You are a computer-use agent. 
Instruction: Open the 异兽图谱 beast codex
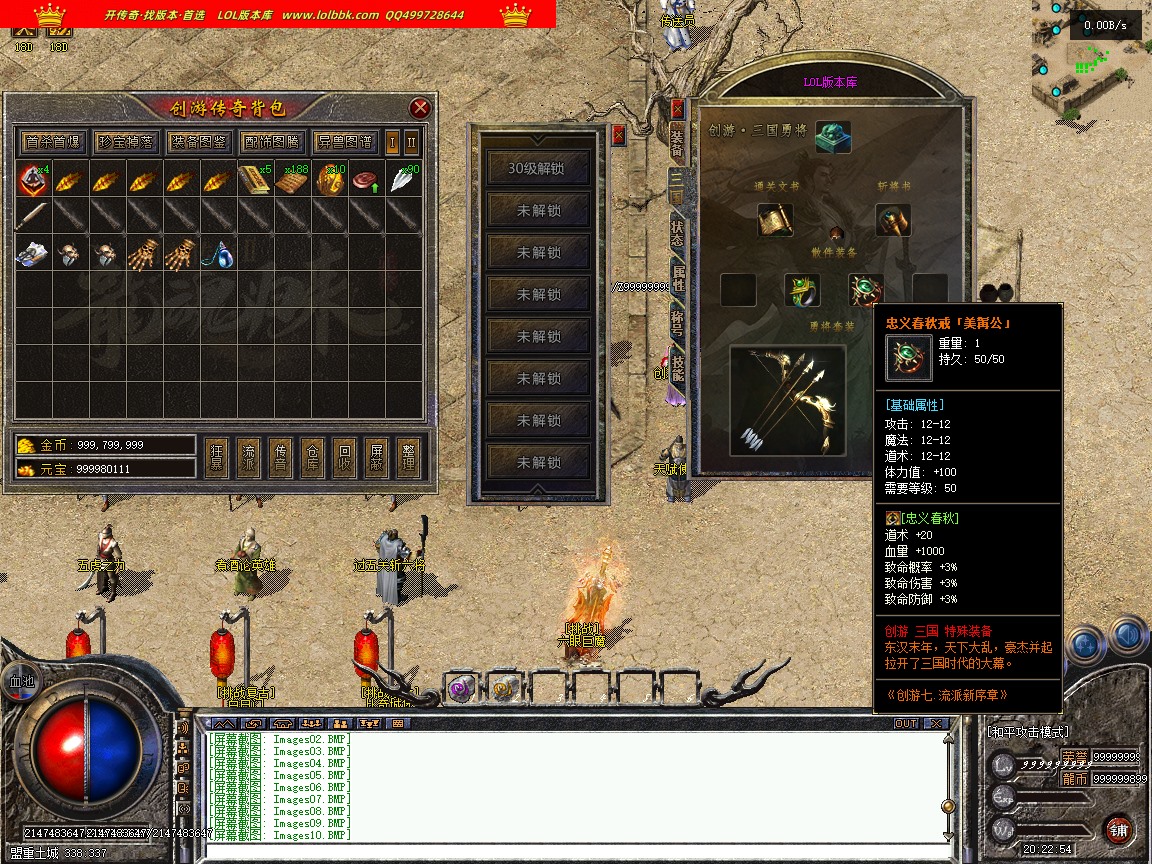click(344, 141)
